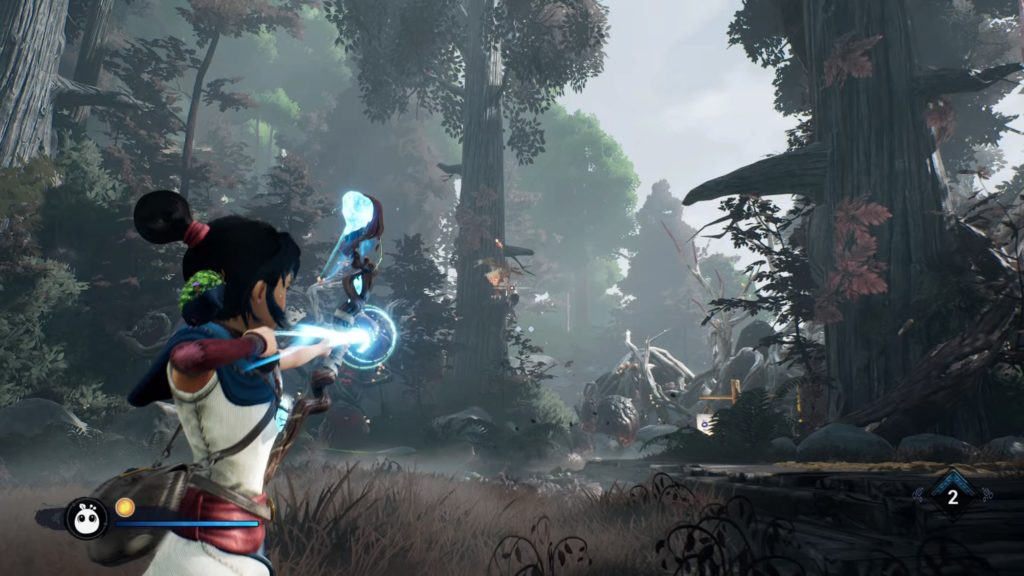This screenshot has height=576, width=1024.
Task: Click the Rot companion face icon
Action: coord(86,518)
